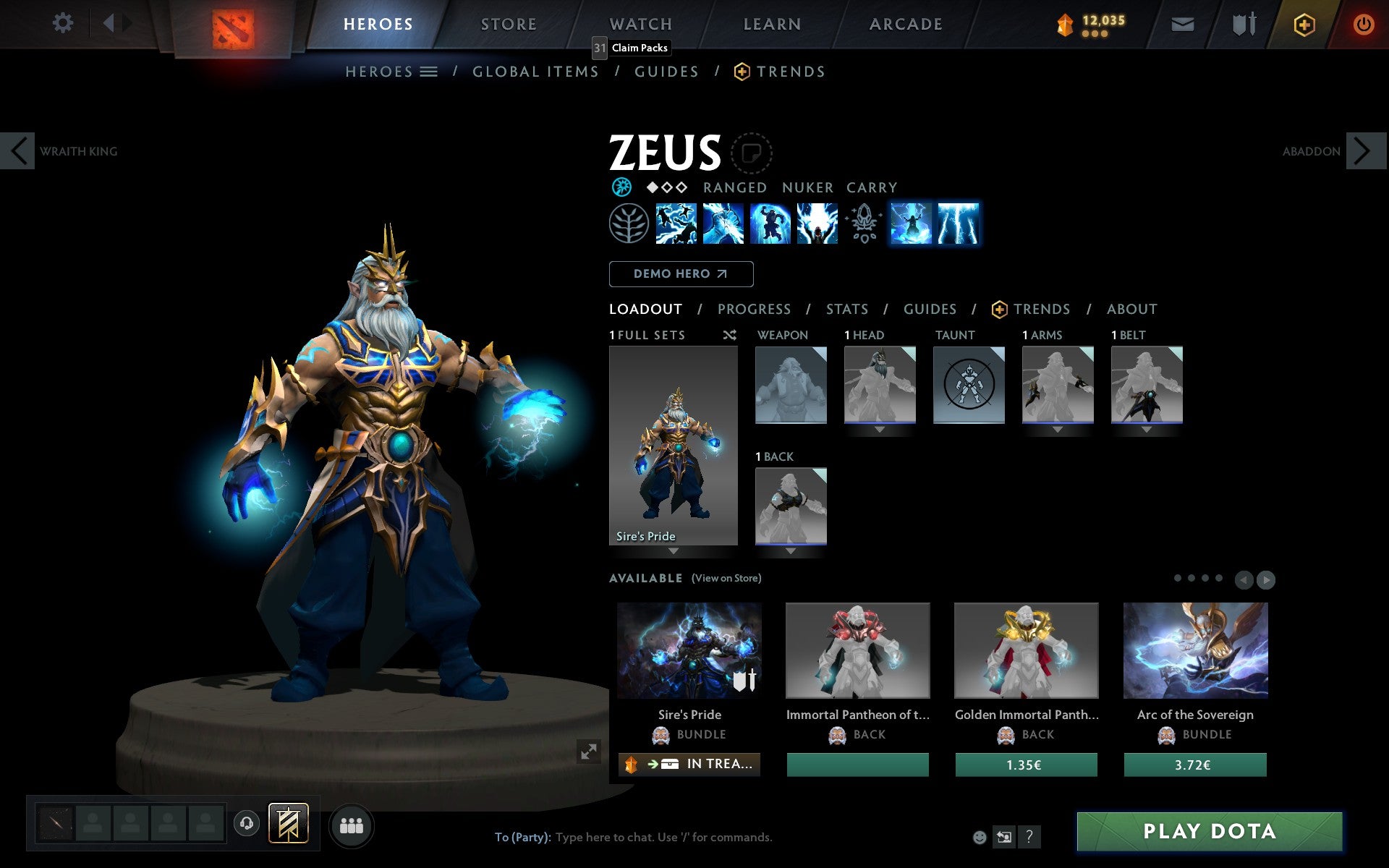This screenshot has height=868, width=1389.
Task: Select the Talent Tree icon
Action: pos(629,224)
